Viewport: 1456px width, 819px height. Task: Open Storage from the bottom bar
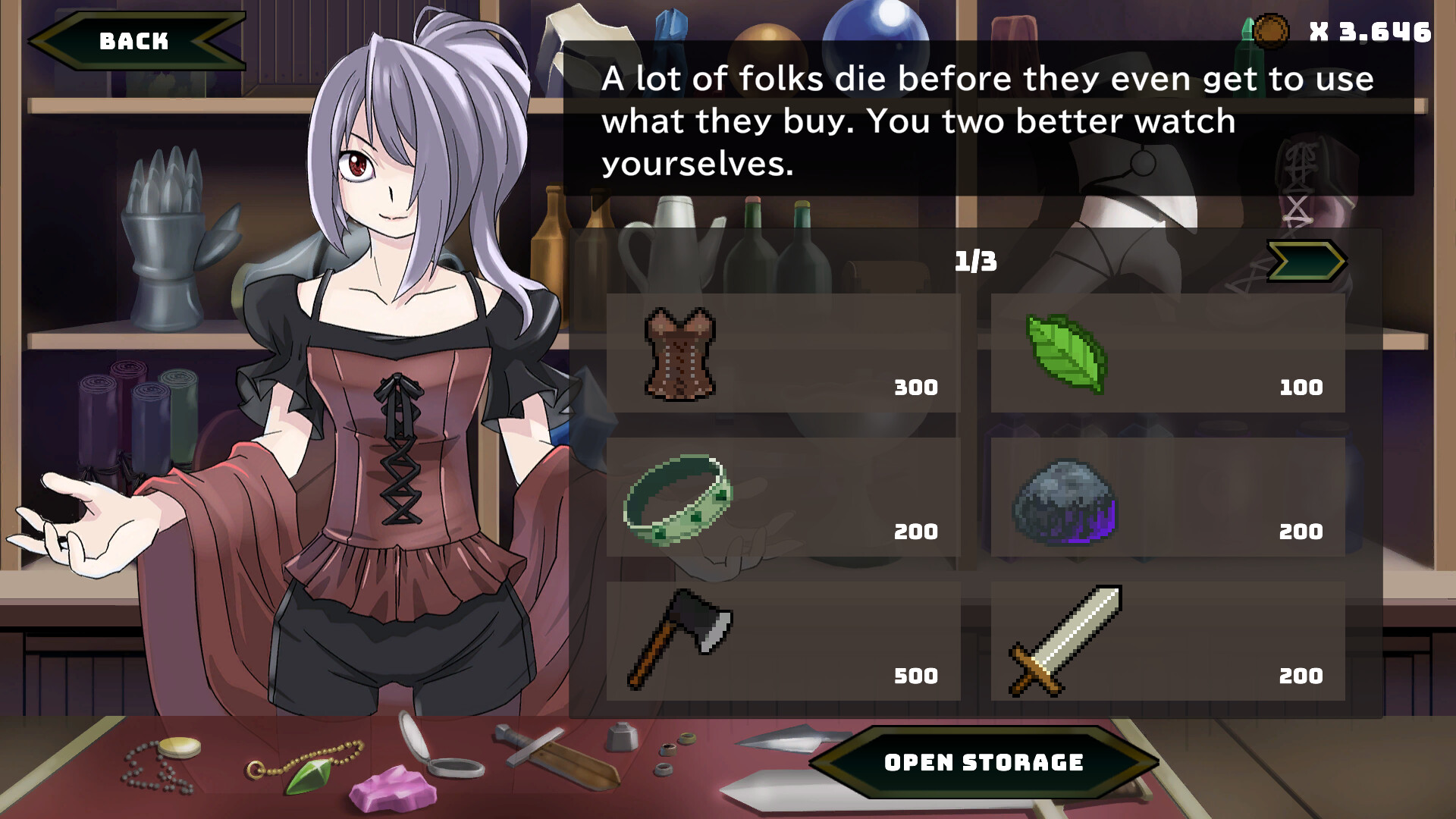[986, 762]
